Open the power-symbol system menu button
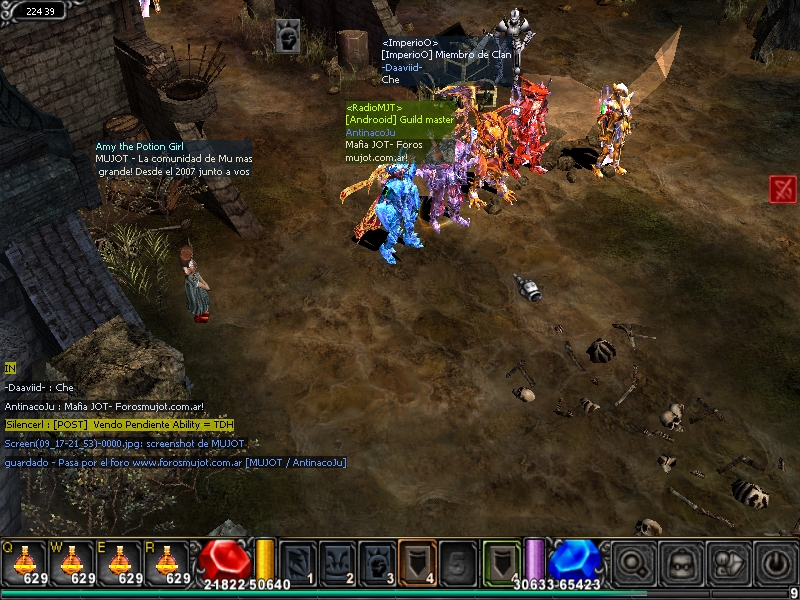Viewport: 800px width, 600px height. (775, 562)
